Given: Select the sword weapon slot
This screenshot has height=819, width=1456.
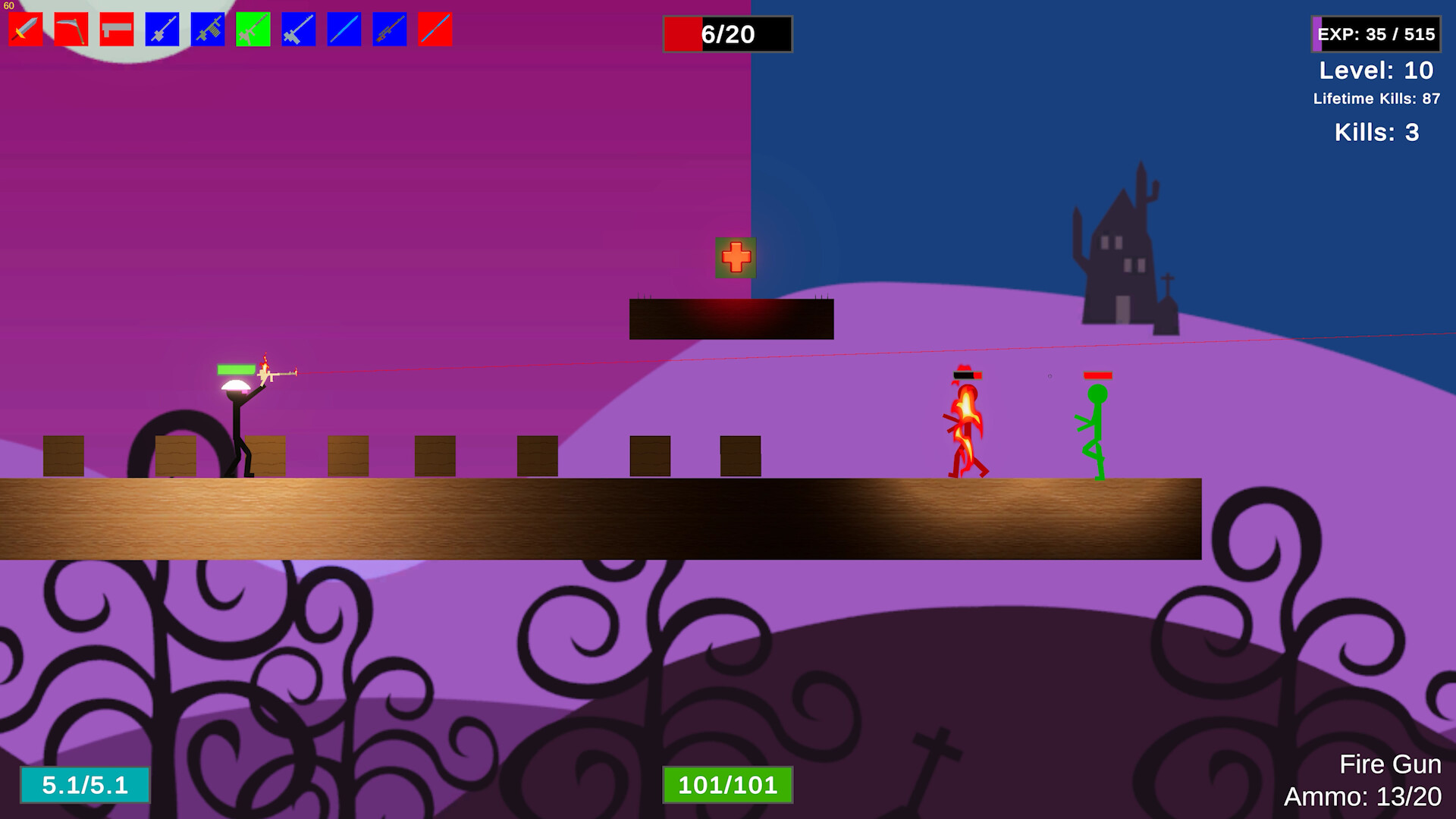Looking at the screenshot, I should click(24, 29).
